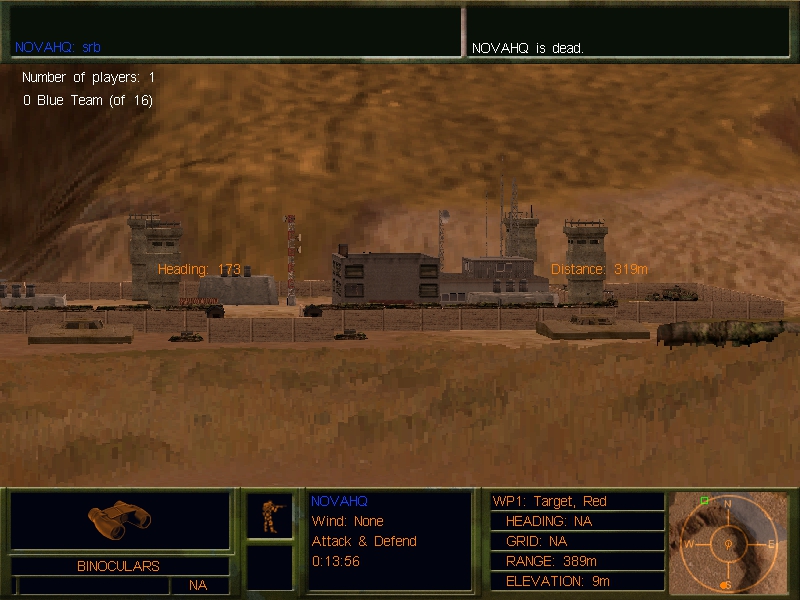Click the chat message panel

coord(235,32)
